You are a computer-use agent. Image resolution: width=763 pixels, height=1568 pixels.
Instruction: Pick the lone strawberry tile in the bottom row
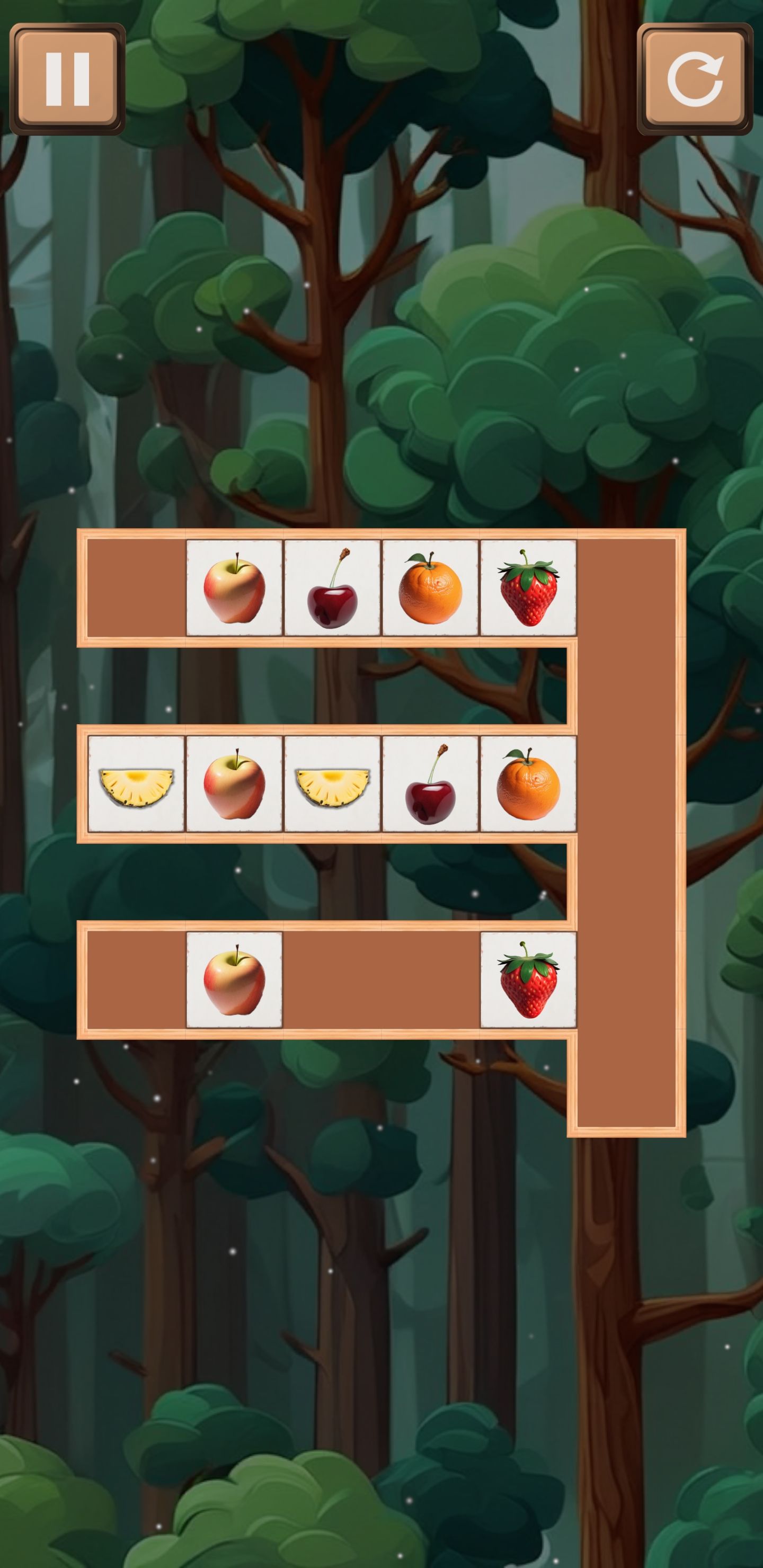pyautogui.click(x=528, y=979)
